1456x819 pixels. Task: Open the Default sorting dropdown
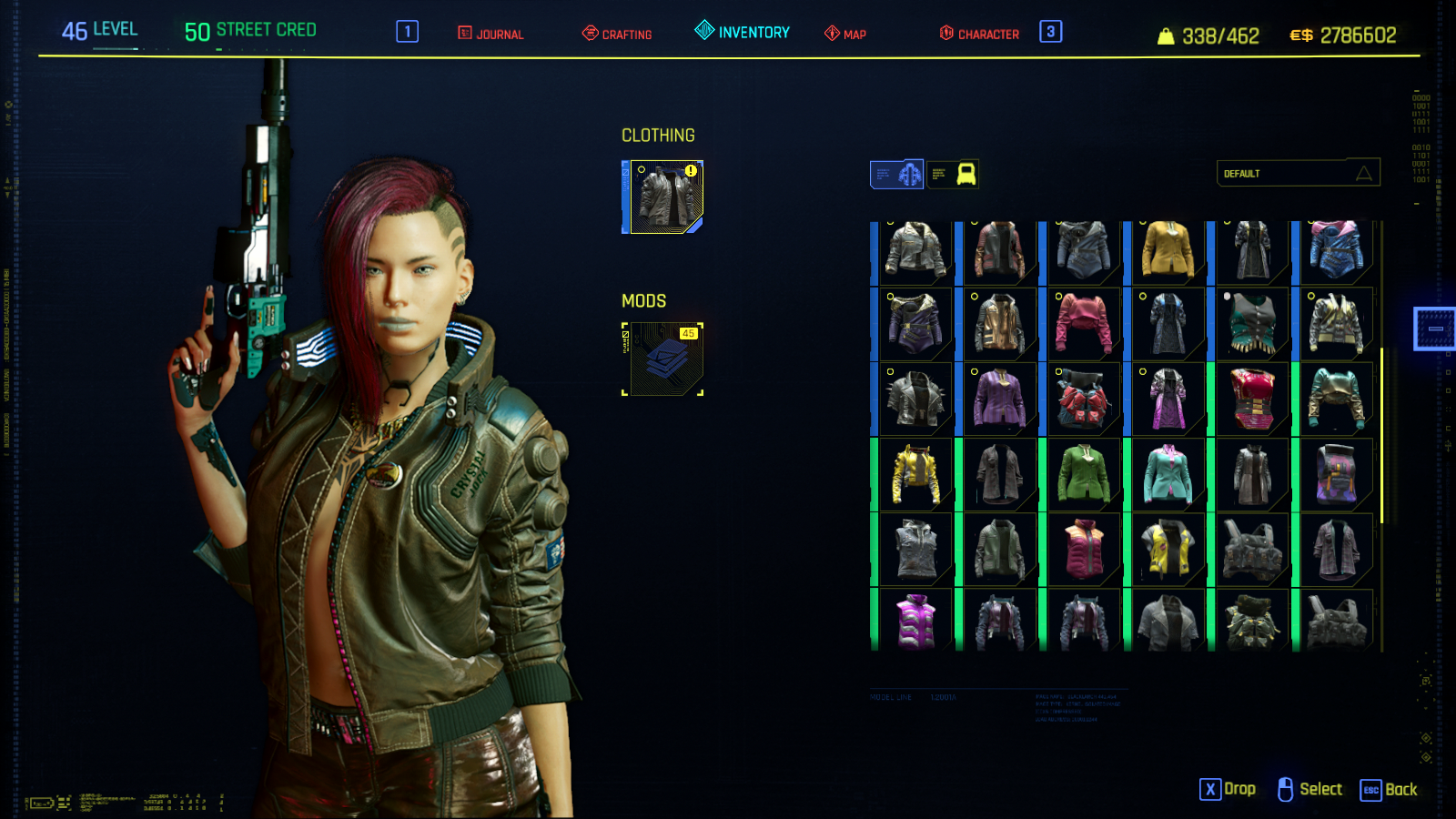coord(1298,173)
